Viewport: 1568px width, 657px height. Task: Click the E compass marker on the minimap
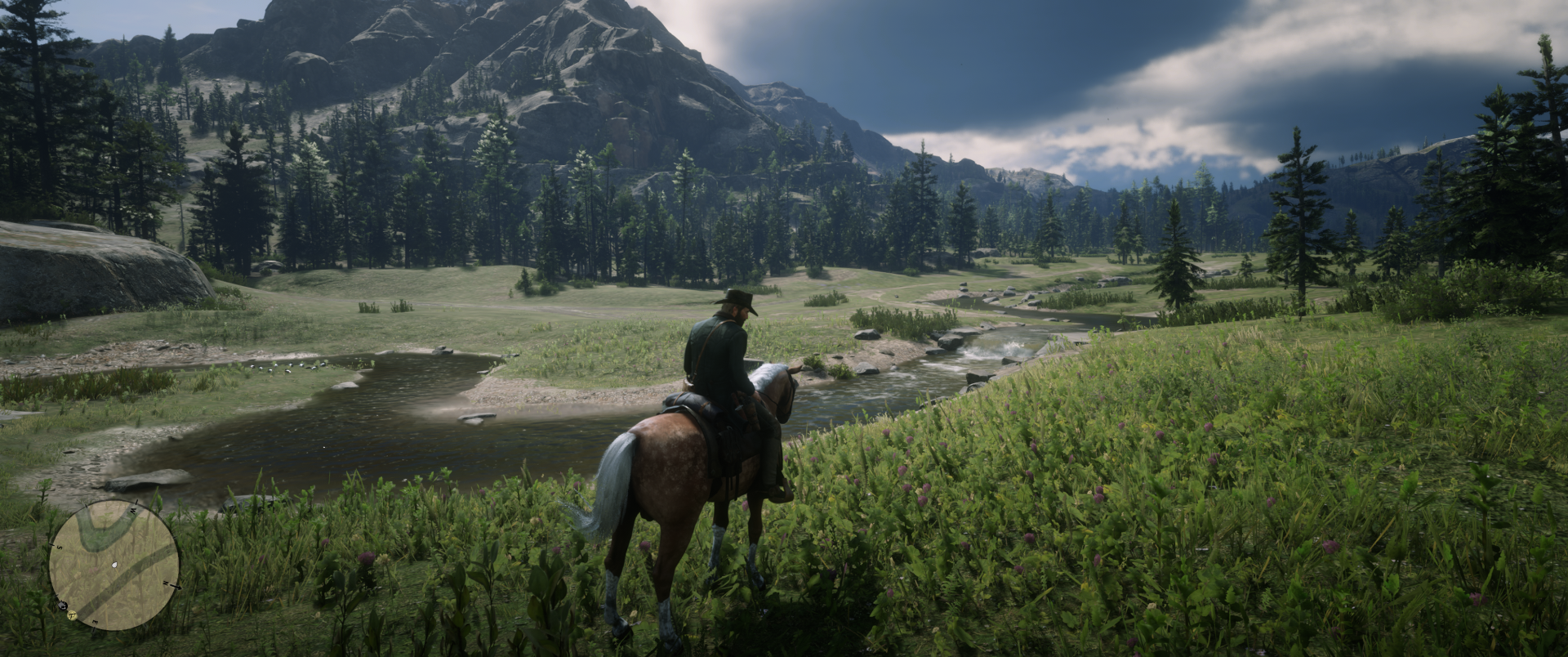(95, 620)
